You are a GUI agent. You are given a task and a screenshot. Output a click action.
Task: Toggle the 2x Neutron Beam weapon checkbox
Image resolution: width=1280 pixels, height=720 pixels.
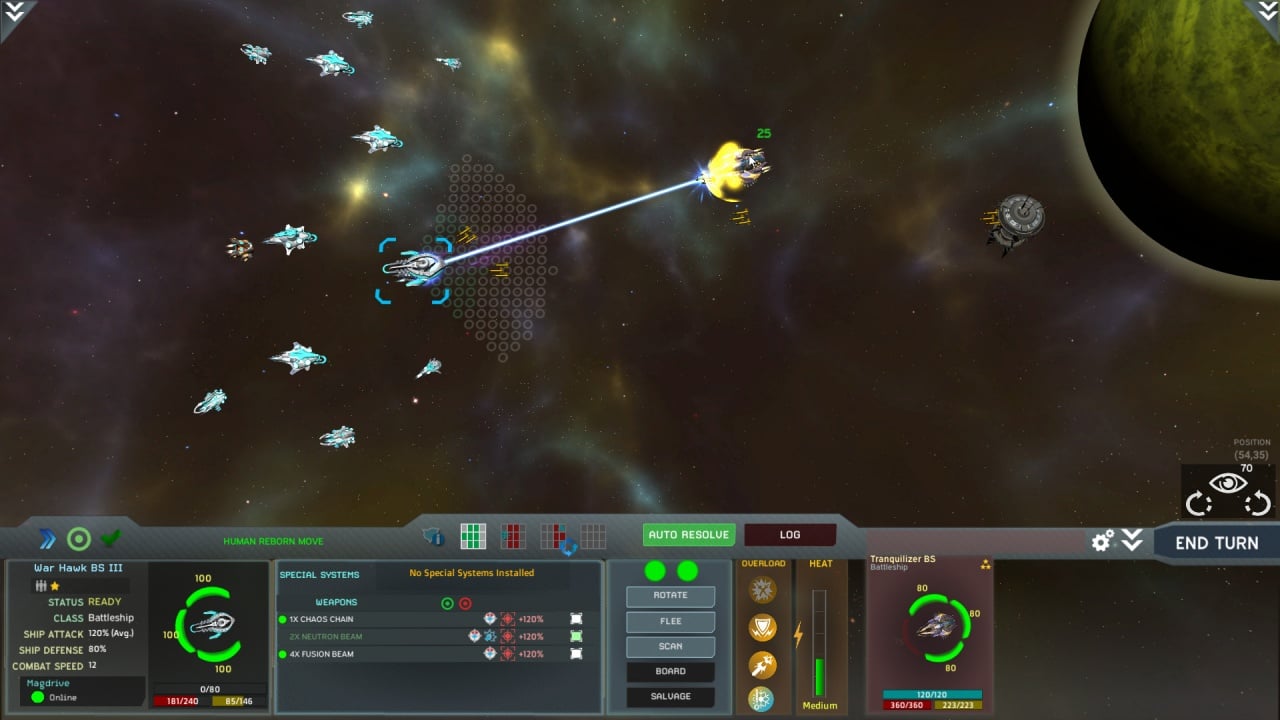[576, 636]
